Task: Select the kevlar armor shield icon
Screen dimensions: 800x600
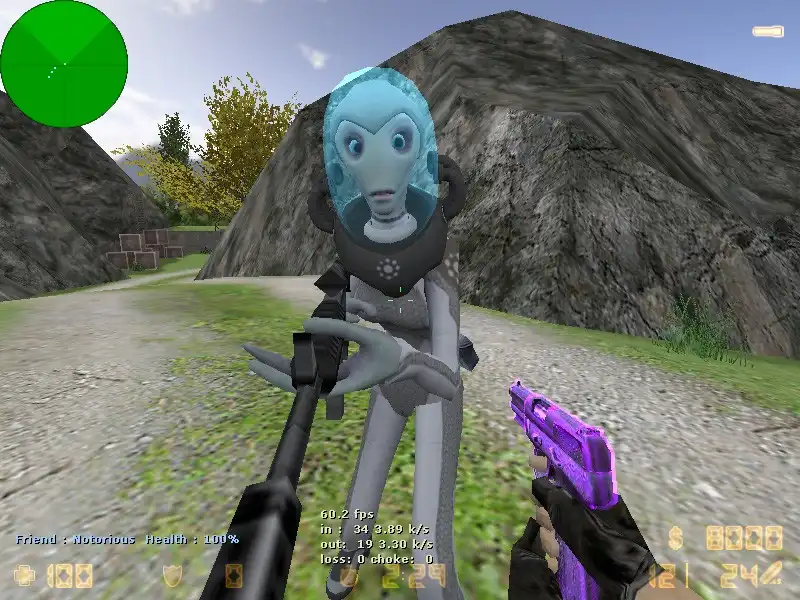Action: 172,576
